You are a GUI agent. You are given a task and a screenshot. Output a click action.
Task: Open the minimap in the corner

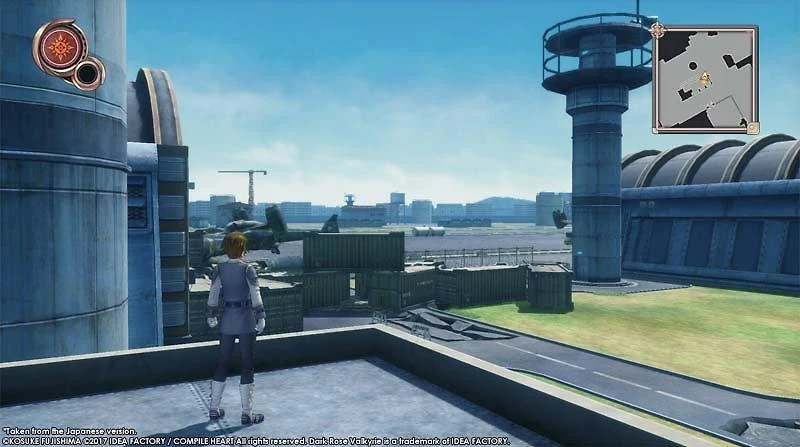[705, 79]
